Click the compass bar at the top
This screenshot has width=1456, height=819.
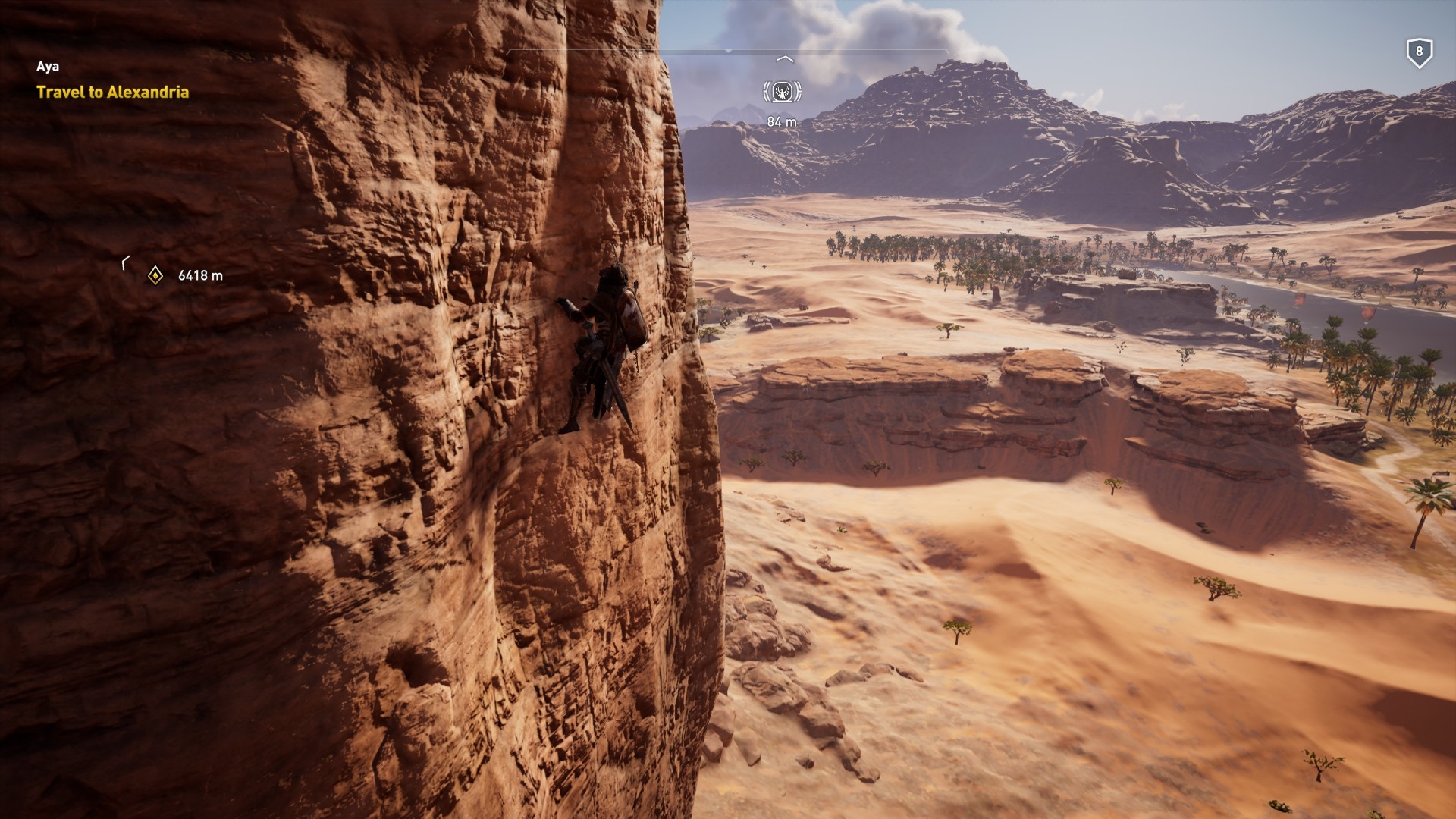[727, 51]
